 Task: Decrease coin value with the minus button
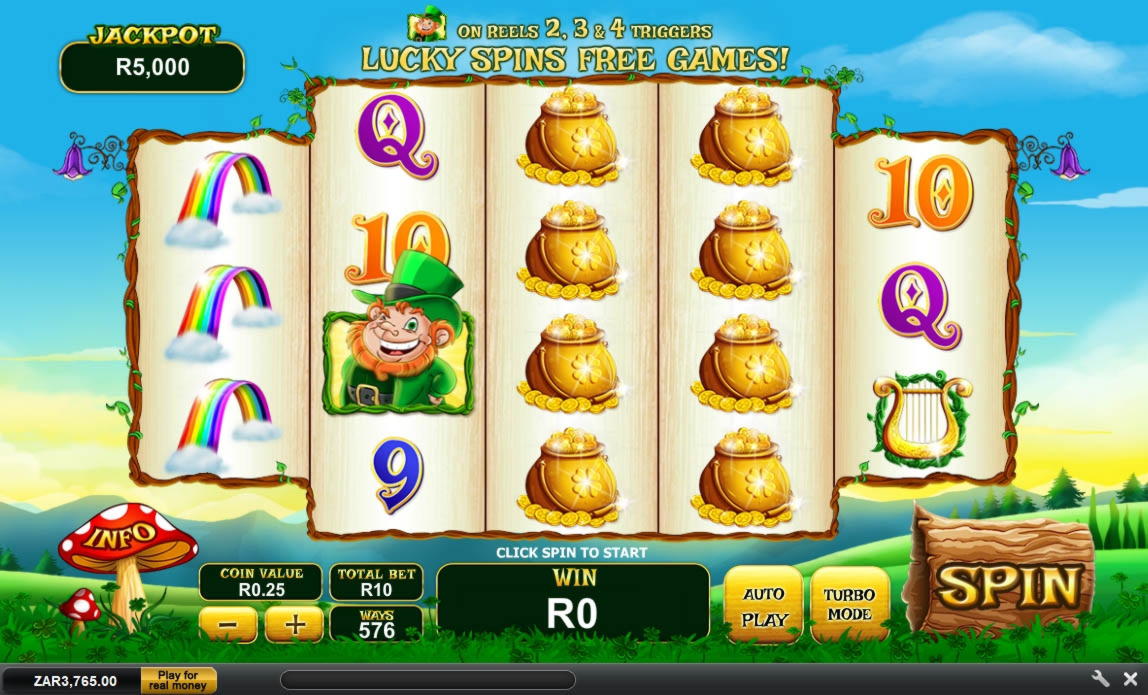[x=228, y=625]
